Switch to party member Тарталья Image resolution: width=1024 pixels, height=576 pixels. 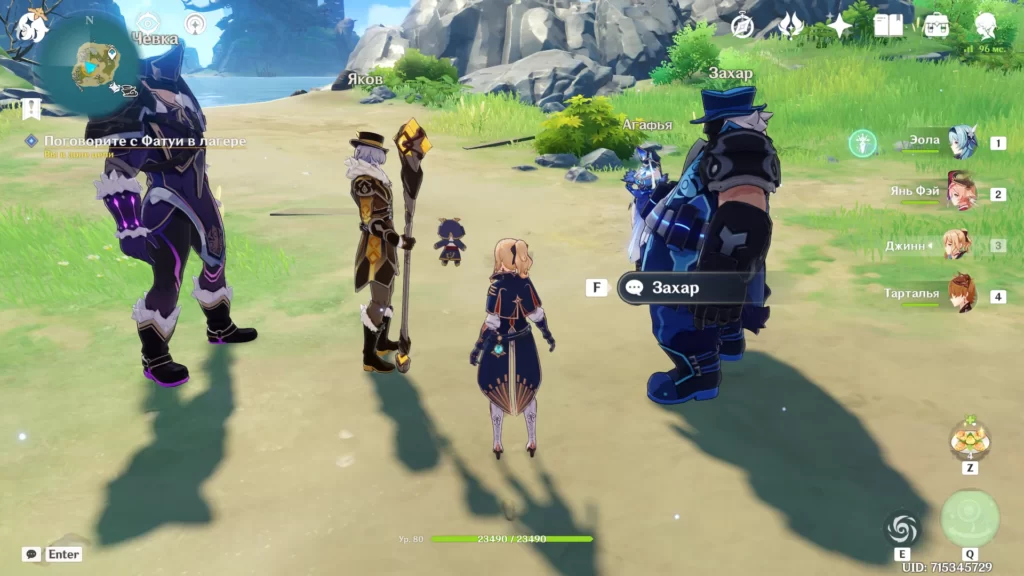tap(961, 296)
